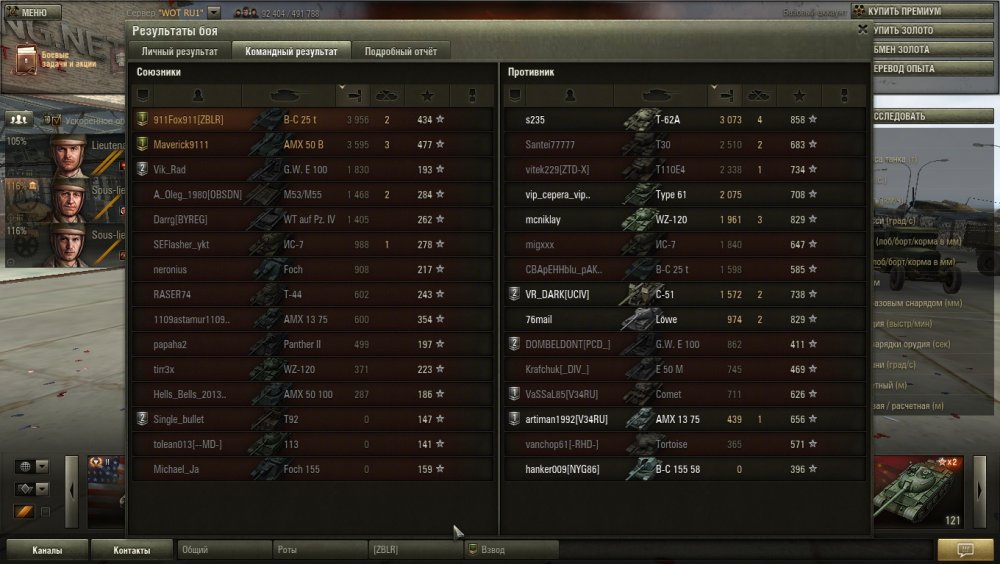The height and width of the screenshot is (564, 1000).
Task: Sort allies by the star experience column
Action: tap(428, 96)
